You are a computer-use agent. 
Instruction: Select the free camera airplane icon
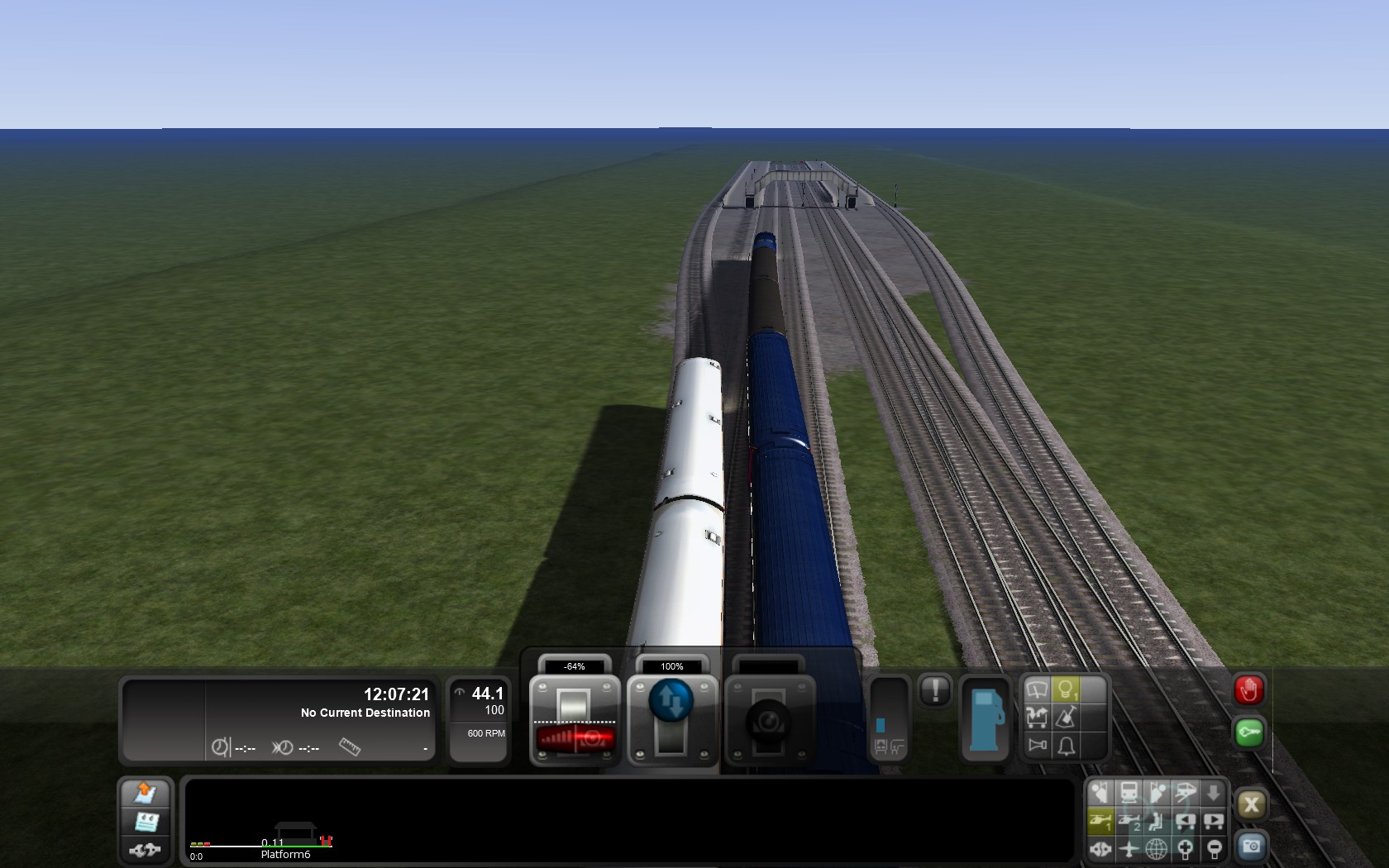click(x=1129, y=848)
